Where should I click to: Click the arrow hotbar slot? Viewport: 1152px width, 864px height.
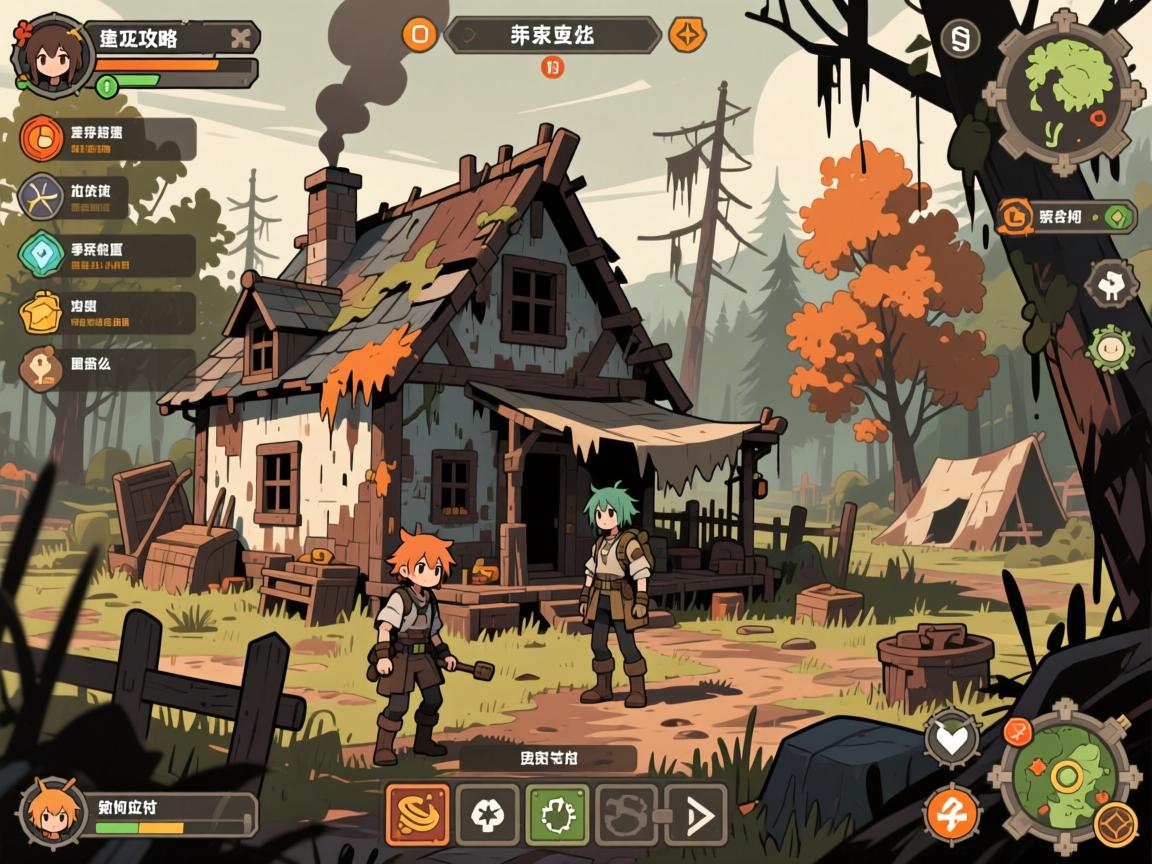tap(696, 815)
